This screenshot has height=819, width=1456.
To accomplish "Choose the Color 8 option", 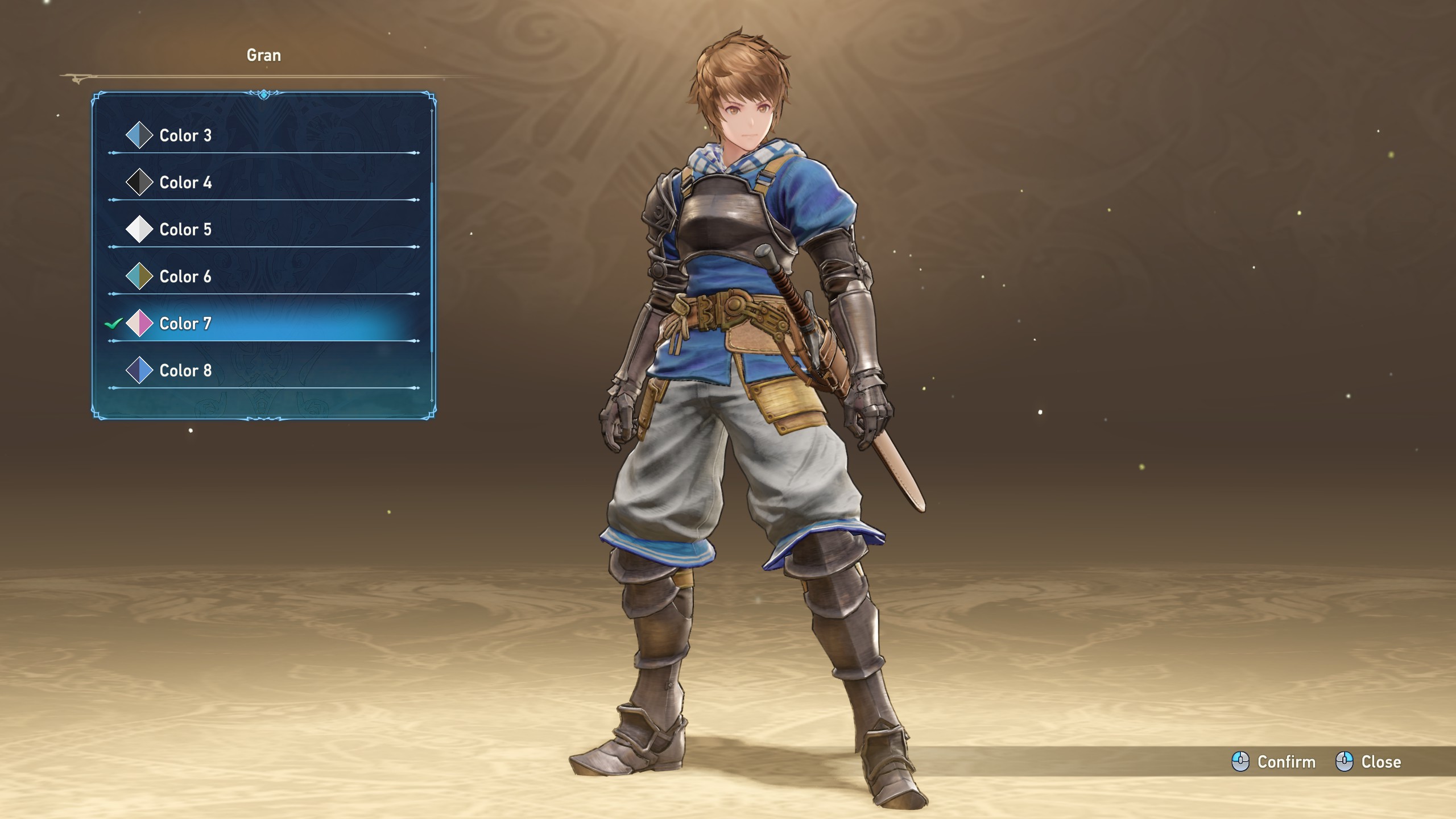I will click(x=185, y=371).
